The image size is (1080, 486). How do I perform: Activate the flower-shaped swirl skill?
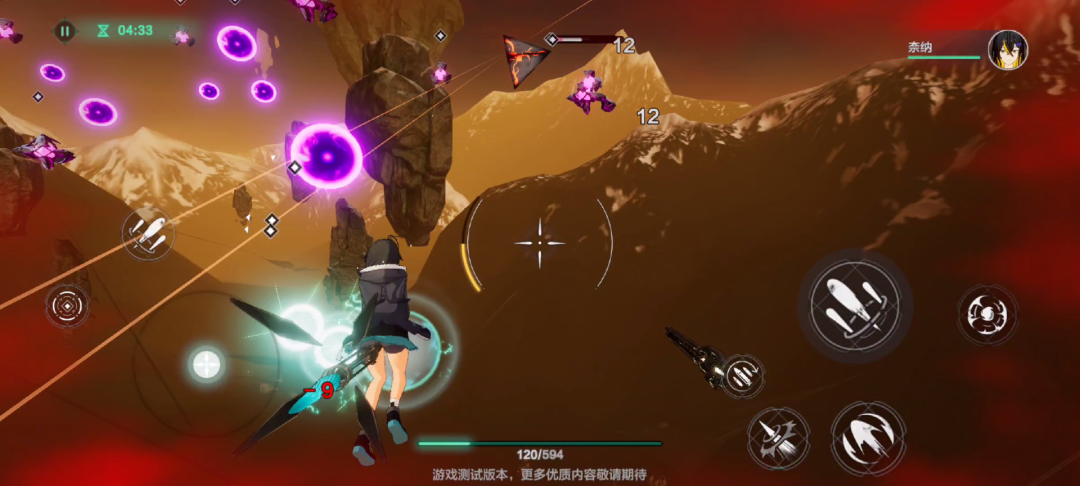tap(987, 315)
